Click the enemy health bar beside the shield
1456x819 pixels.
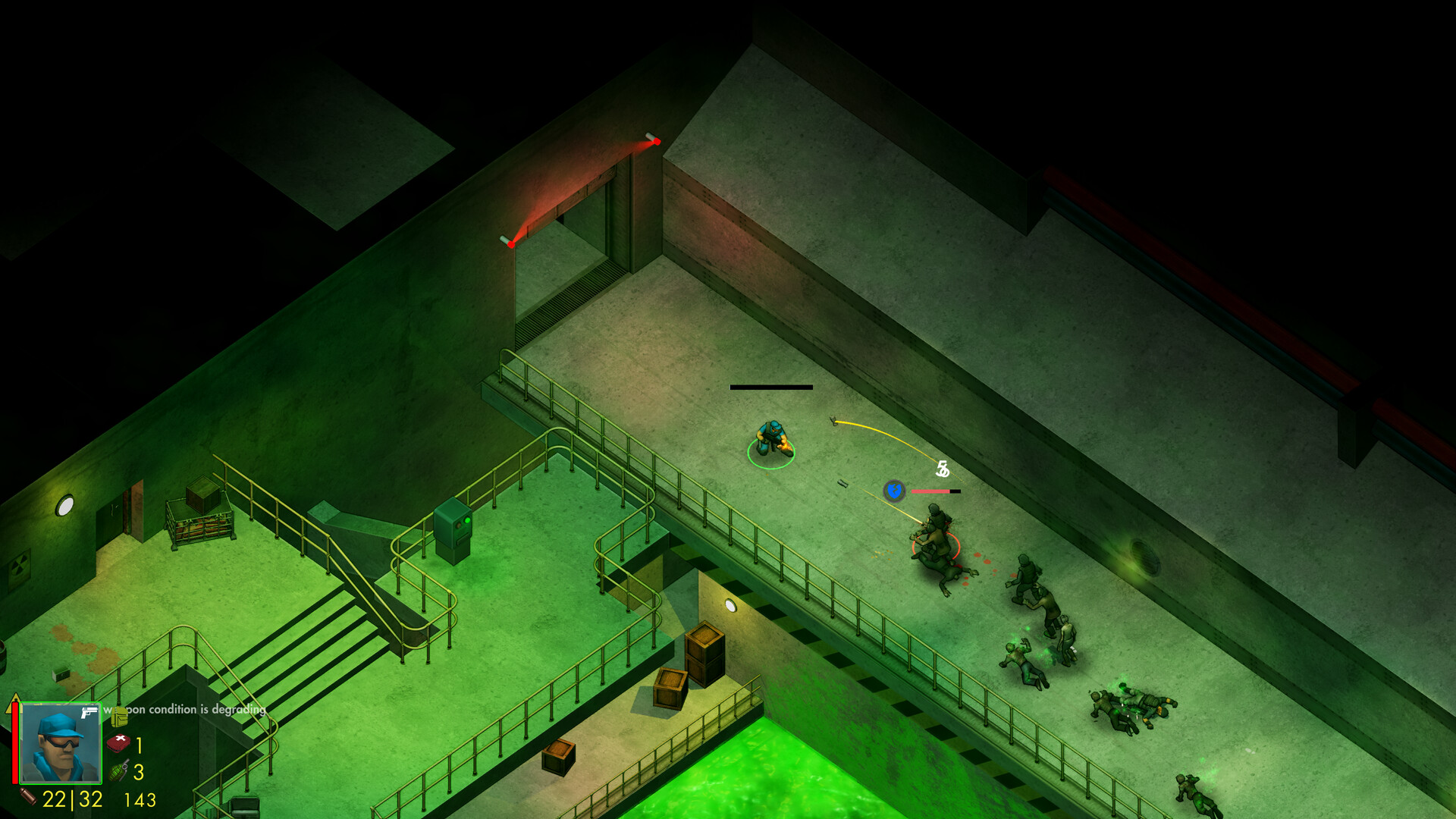click(x=935, y=491)
